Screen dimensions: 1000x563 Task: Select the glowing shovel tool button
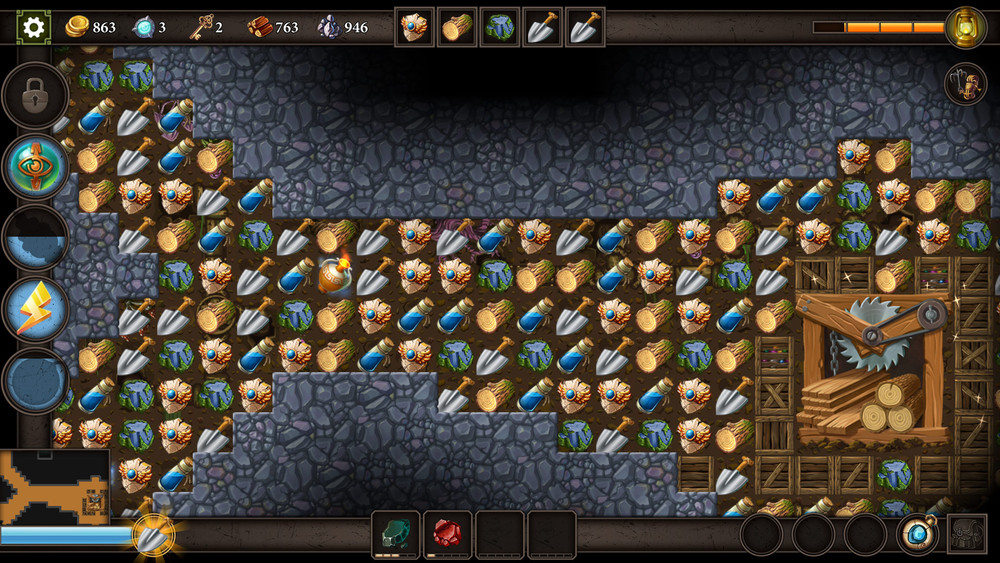click(x=153, y=537)
